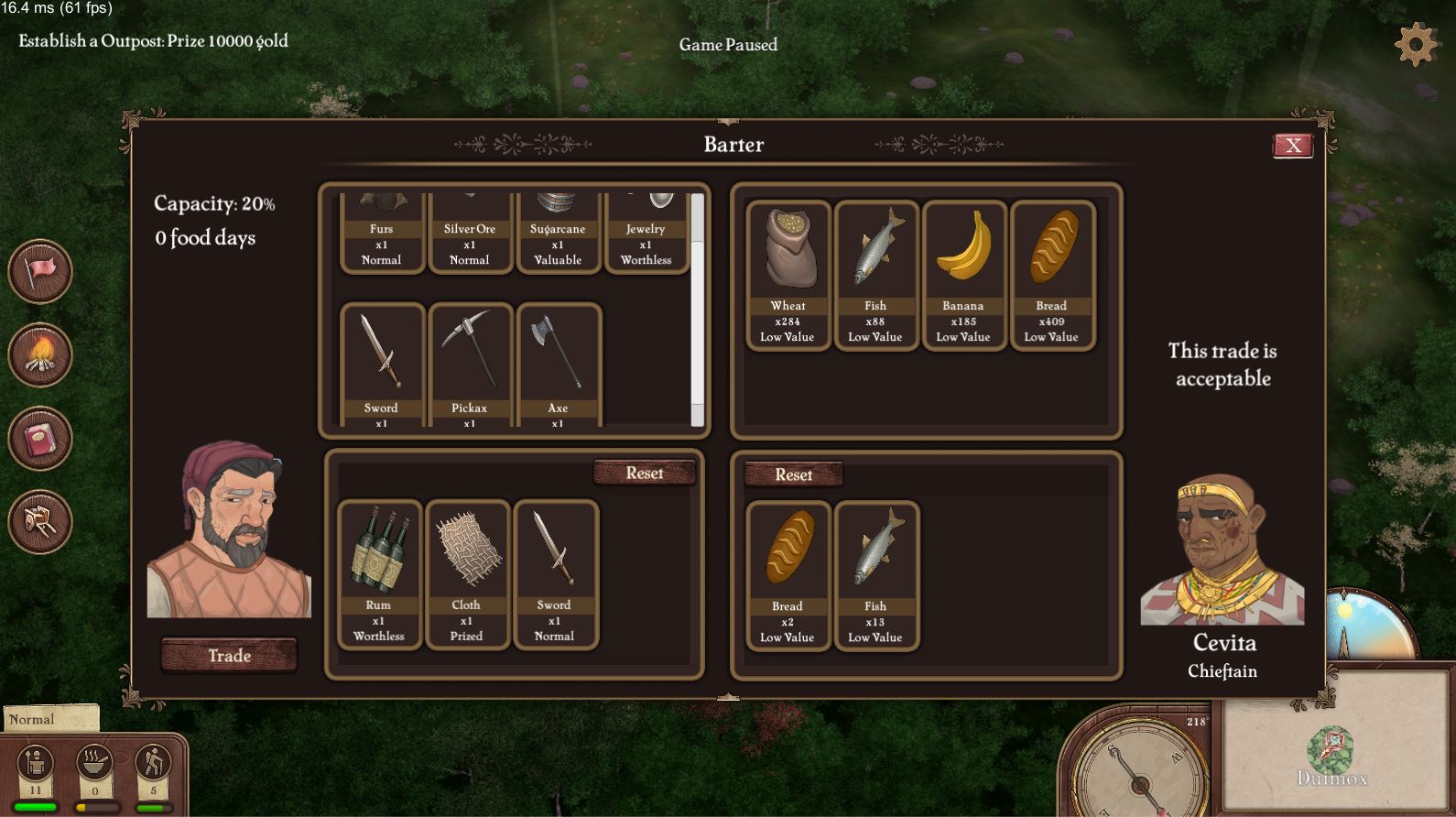This screenshot has width=1456, height=817.
Task: Open the gear settings menu
Action: pyautogui.click(x=1416, y=44)
